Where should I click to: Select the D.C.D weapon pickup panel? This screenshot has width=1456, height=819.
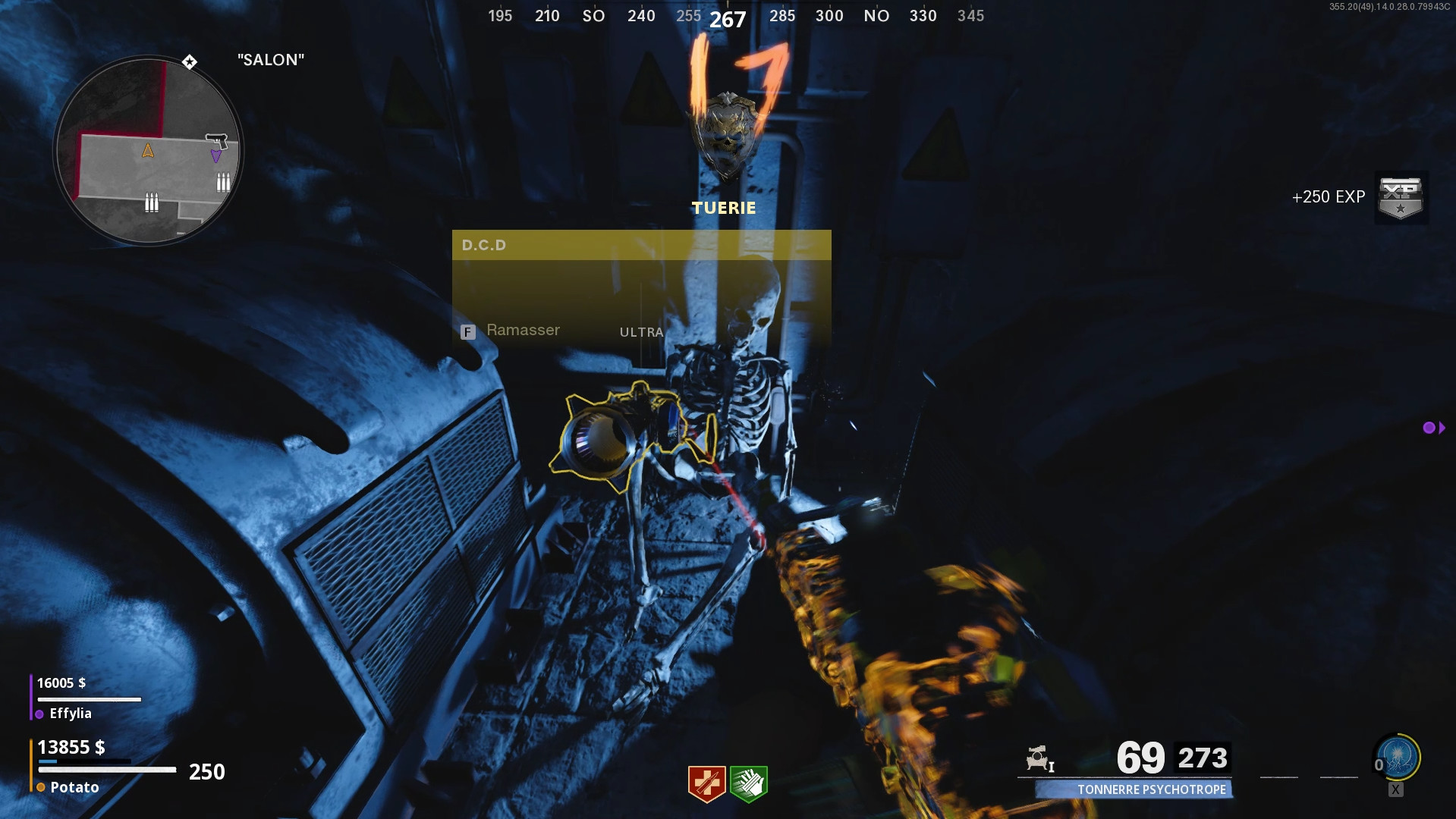pos(641,288)
